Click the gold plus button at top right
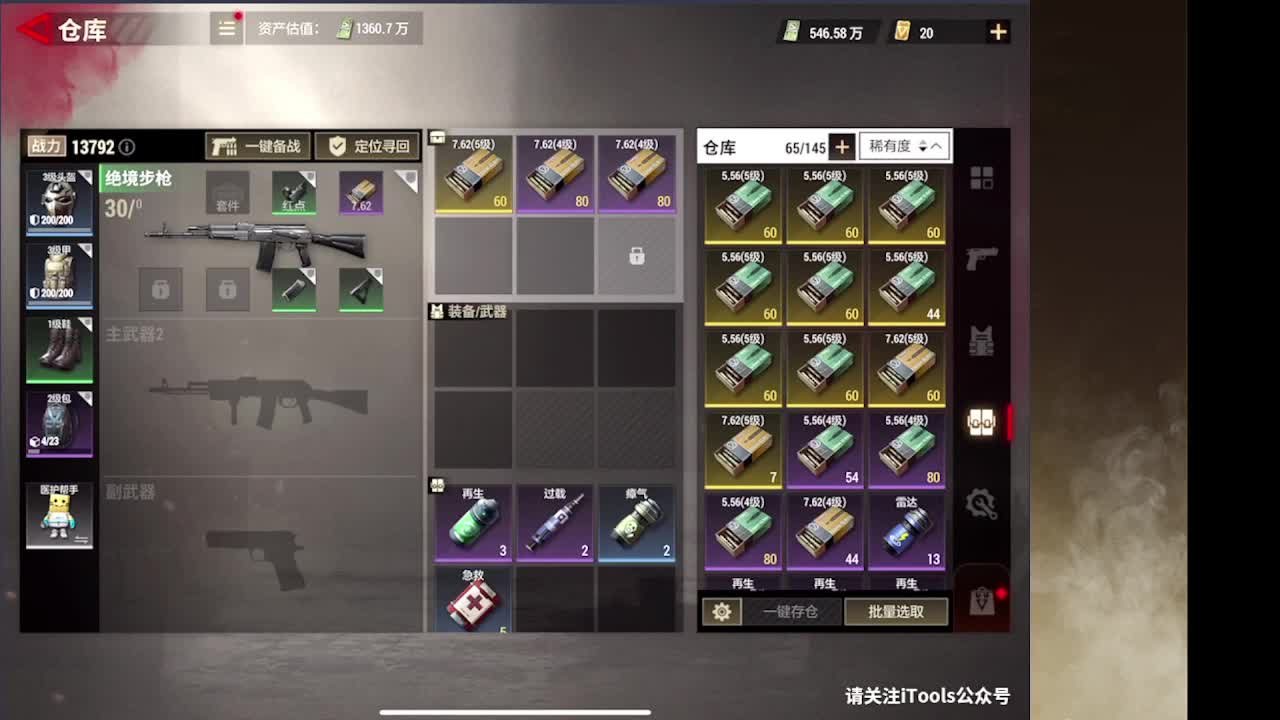This screenshot has width=1280, height=720. point(997,31)
